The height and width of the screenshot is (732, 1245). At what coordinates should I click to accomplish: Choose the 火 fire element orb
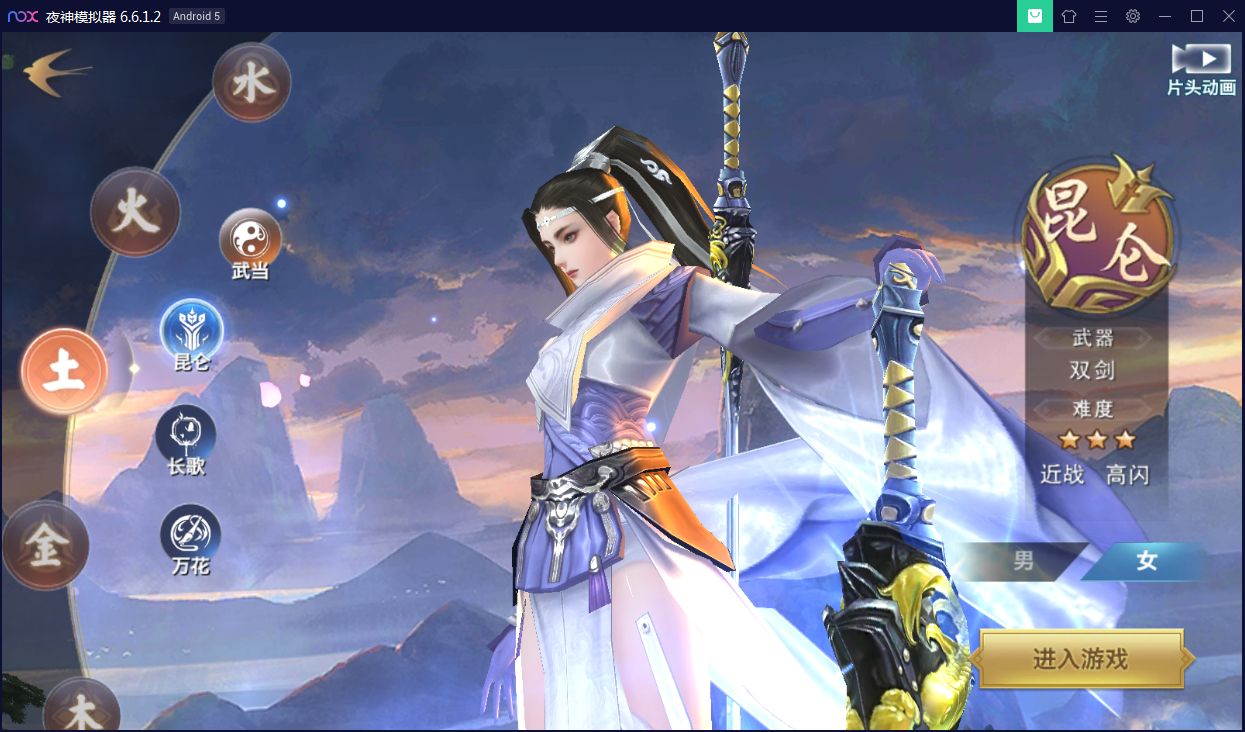click(x=135, y=213)
